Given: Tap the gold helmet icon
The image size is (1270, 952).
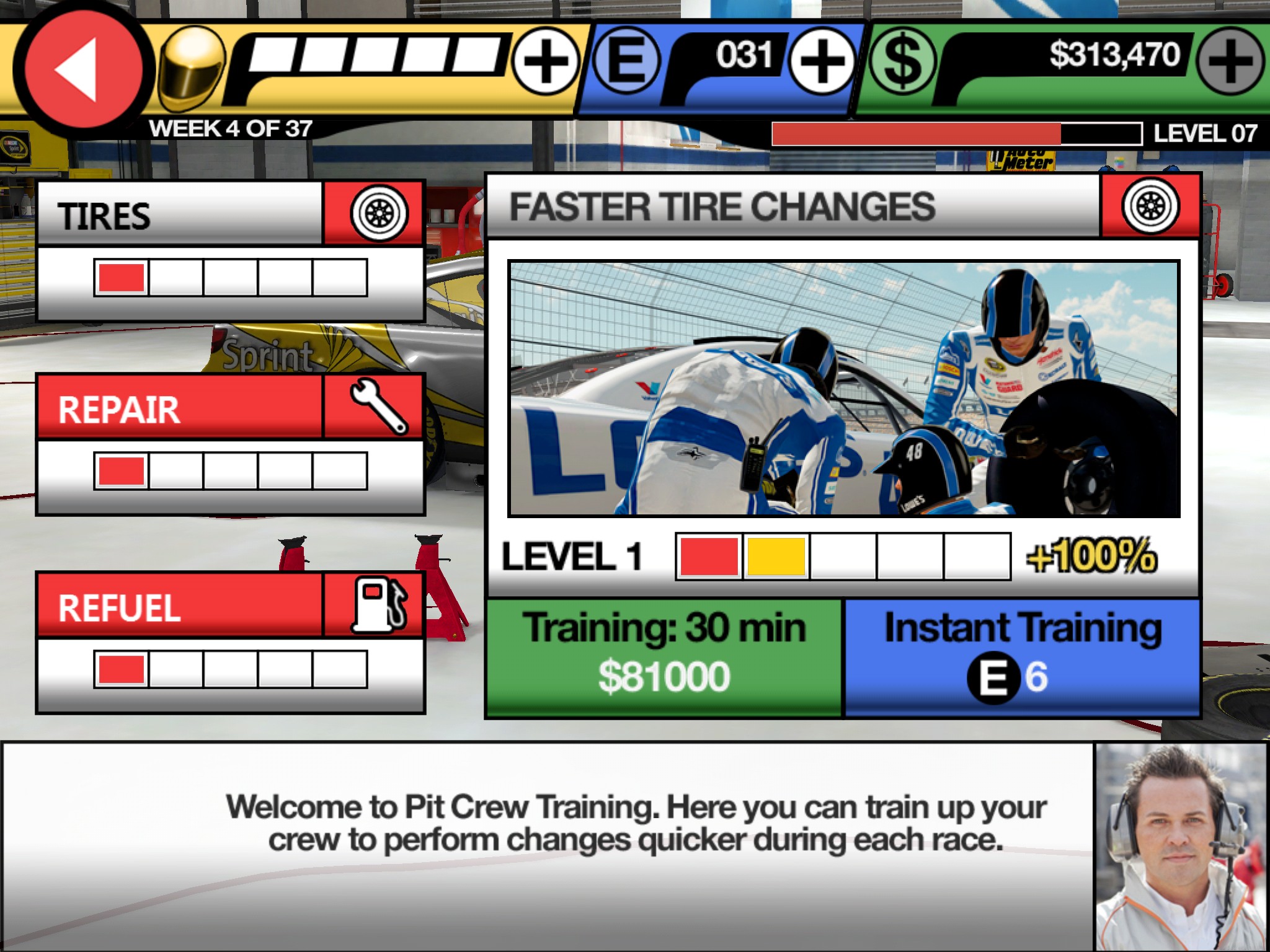Looking at the screenshot, I should pos(191,68).
